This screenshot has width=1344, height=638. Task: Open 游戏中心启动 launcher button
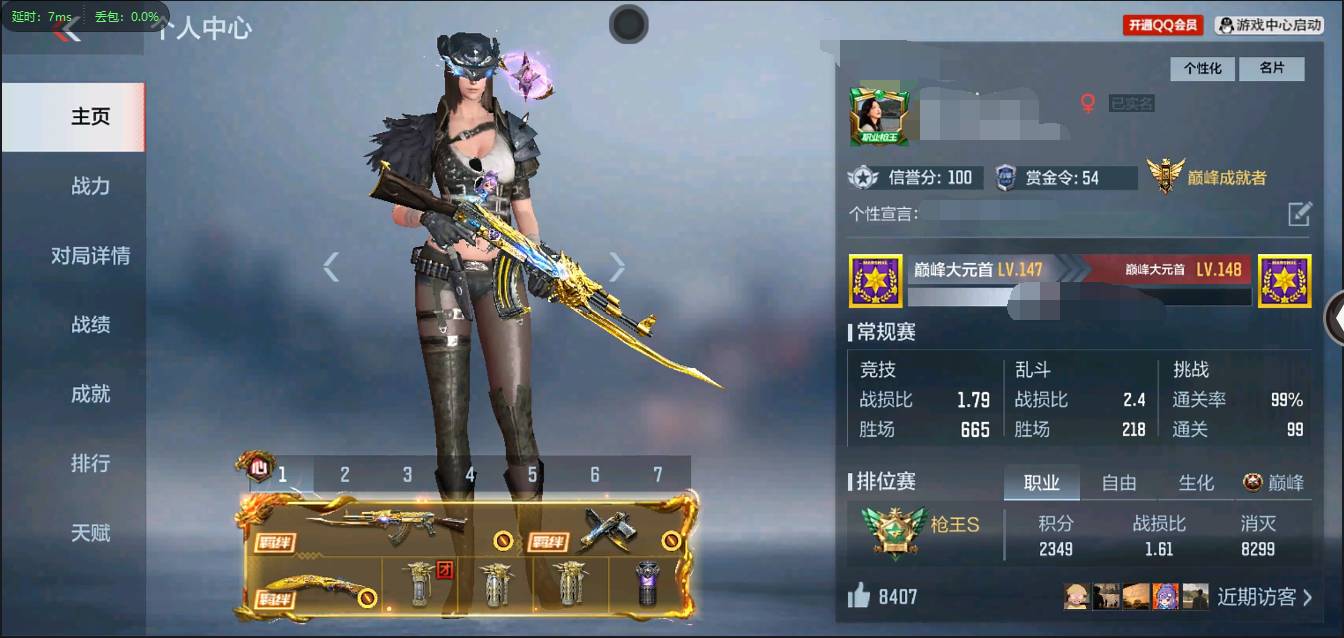(1270, 25)
